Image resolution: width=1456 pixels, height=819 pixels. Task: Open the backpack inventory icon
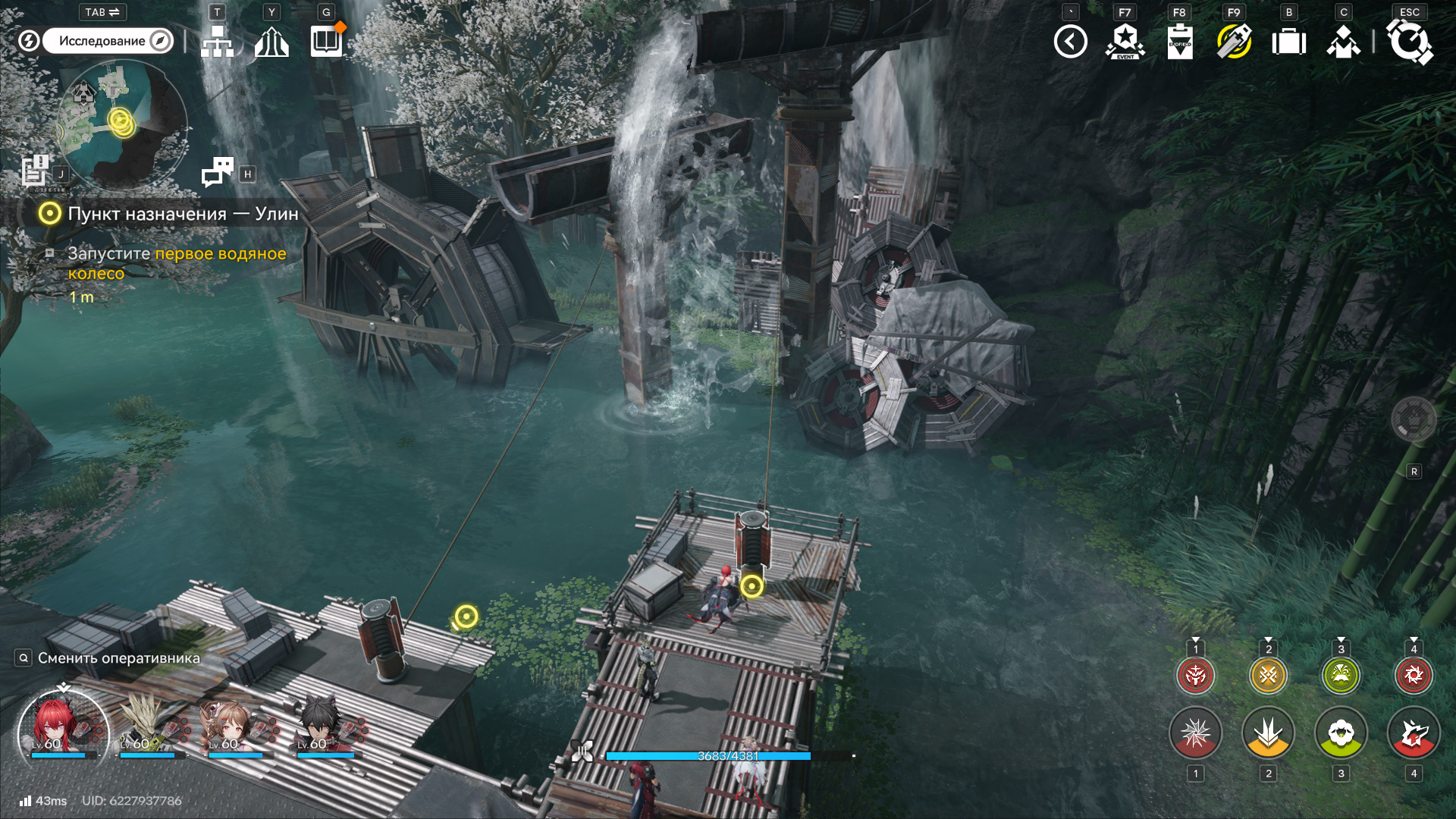(1288, 42)
